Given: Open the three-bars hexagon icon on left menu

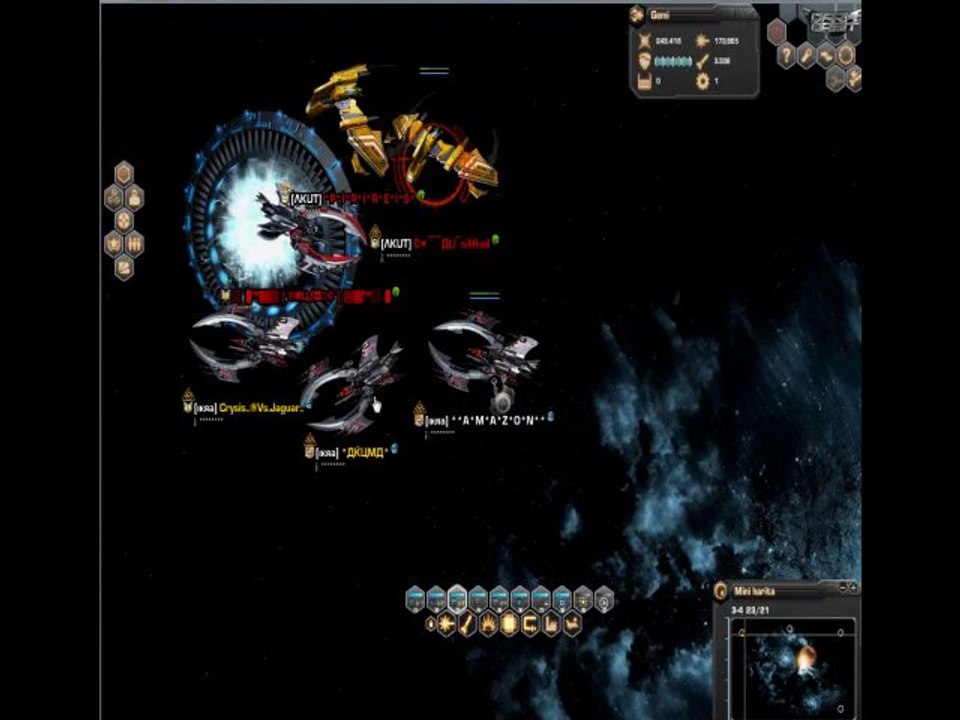Looking at the screenshot, I should (x=134, y=243).
